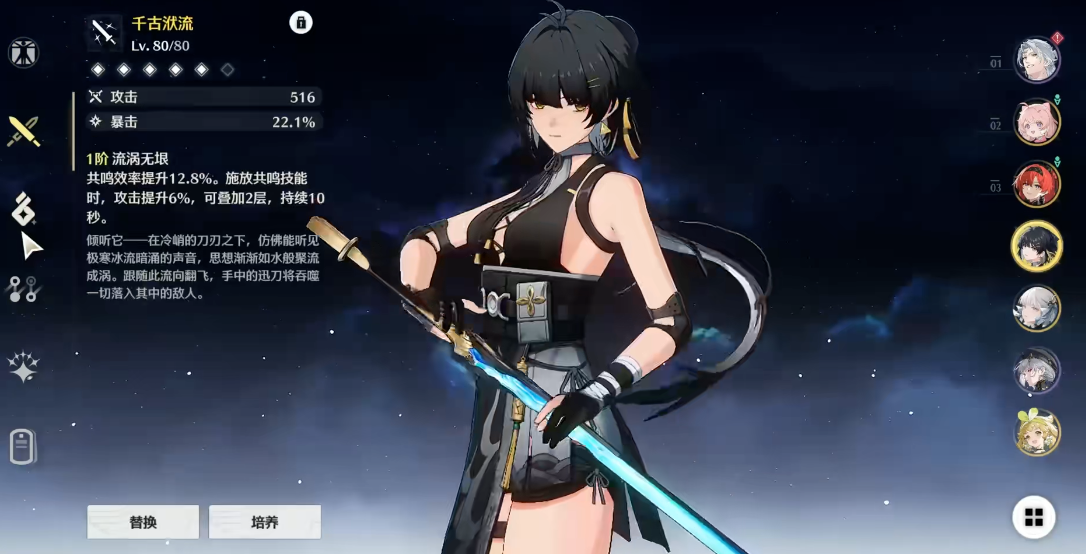Select the red-haired character in slot 03
1086x554 pixels.
[x=1036, y=184]
